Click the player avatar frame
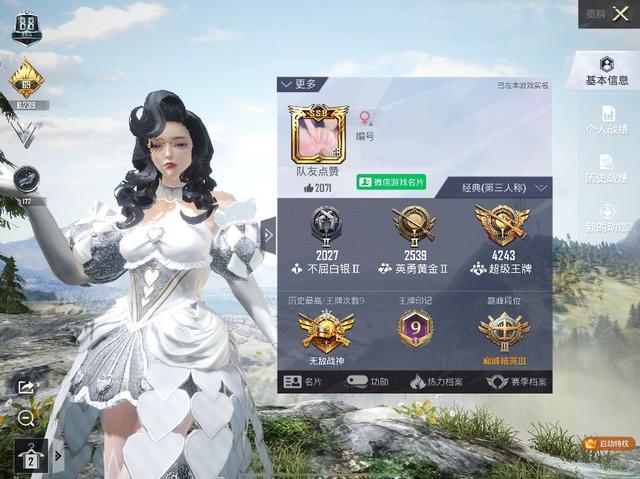The image size is (640, 479). [x=316, y=133]
